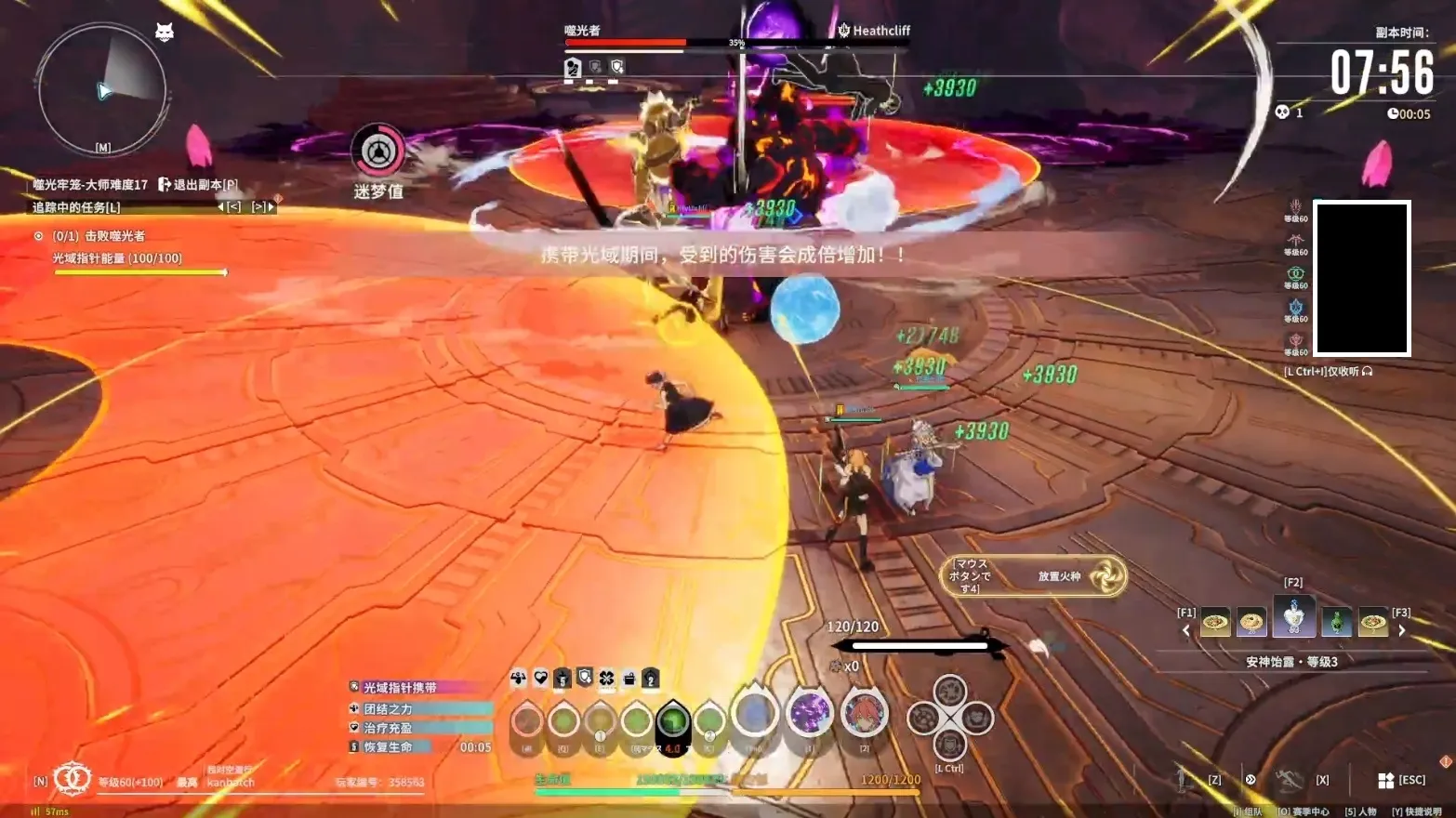Open the level 60 profile emblem
This screenshot has height=818, width=1456.
tap(72, 779)
